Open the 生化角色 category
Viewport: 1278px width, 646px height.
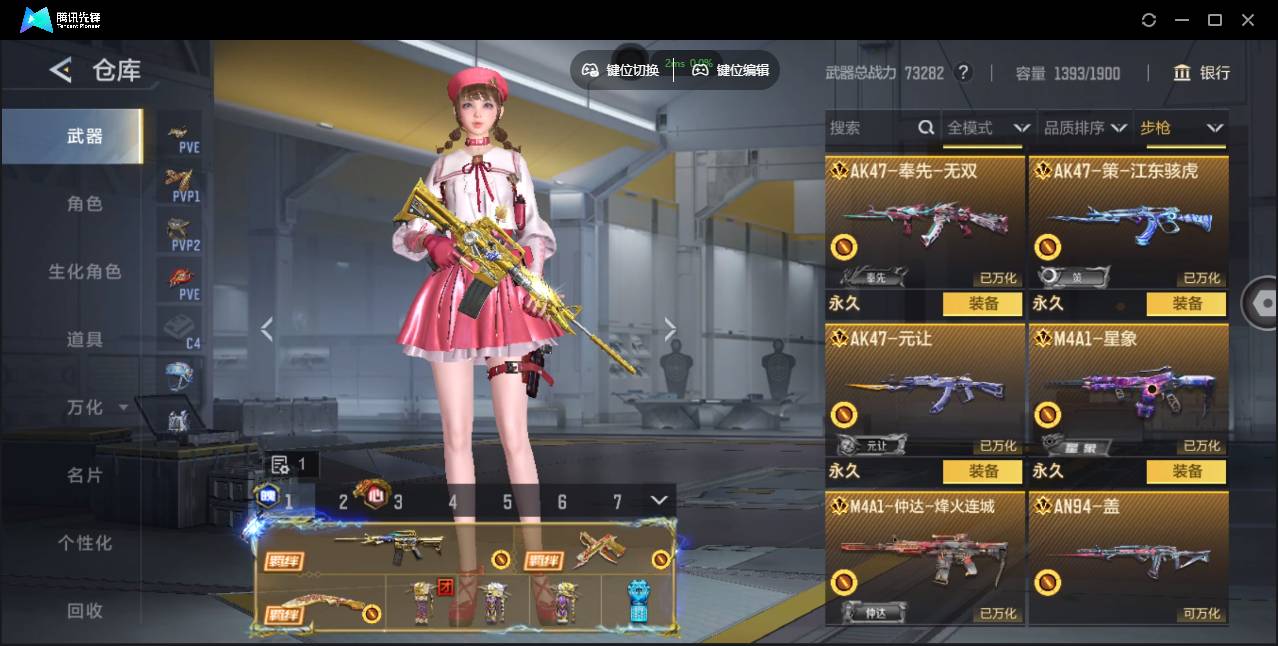click(84, 272)
